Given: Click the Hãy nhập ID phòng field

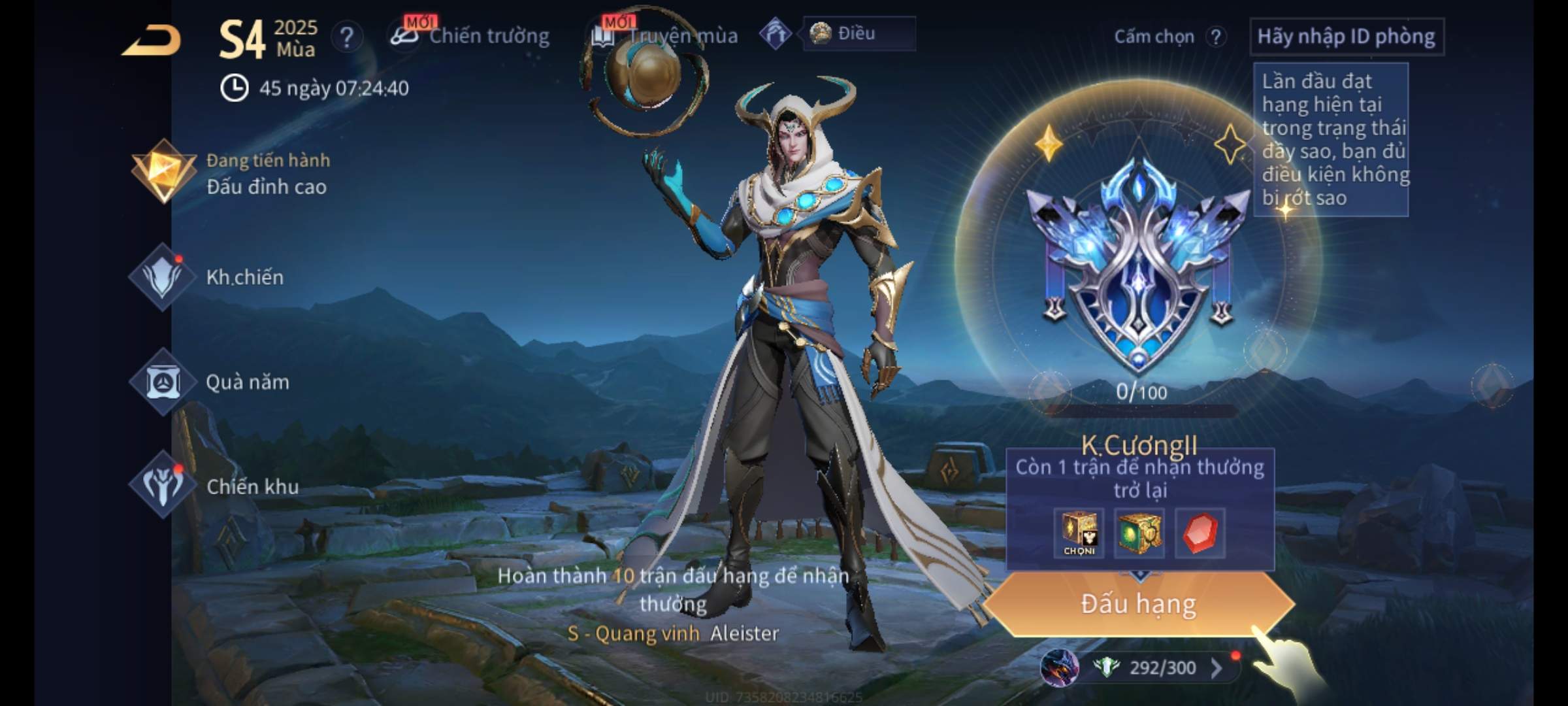Looking at the screenshot, I should (x=1346, y=37).
